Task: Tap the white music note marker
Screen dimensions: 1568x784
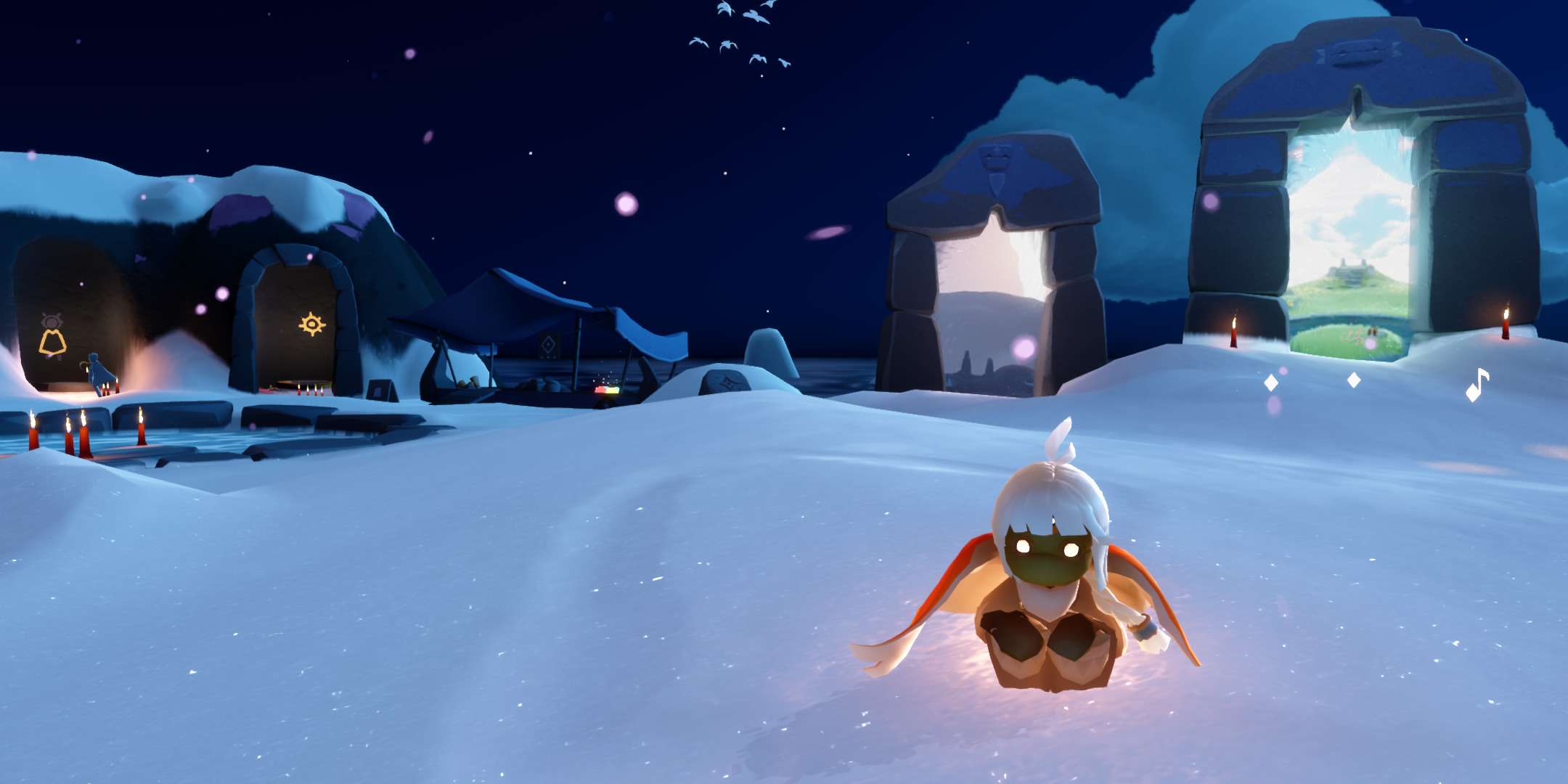Action: pyautogui.click(x=1476, y=385)
